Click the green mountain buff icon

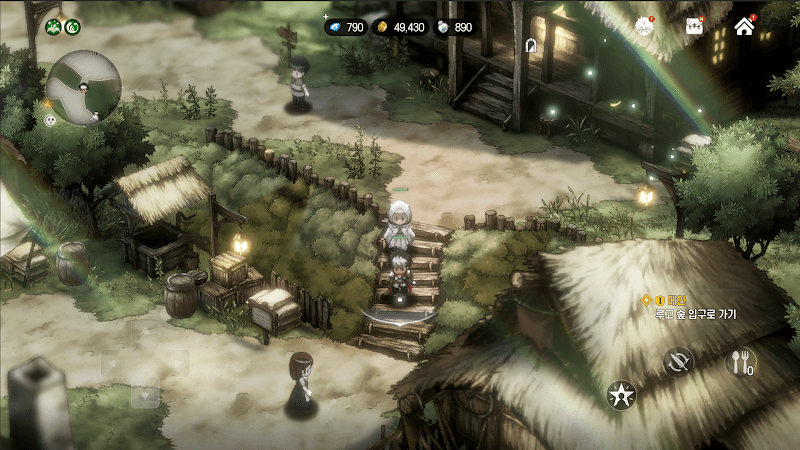[53, 26]
